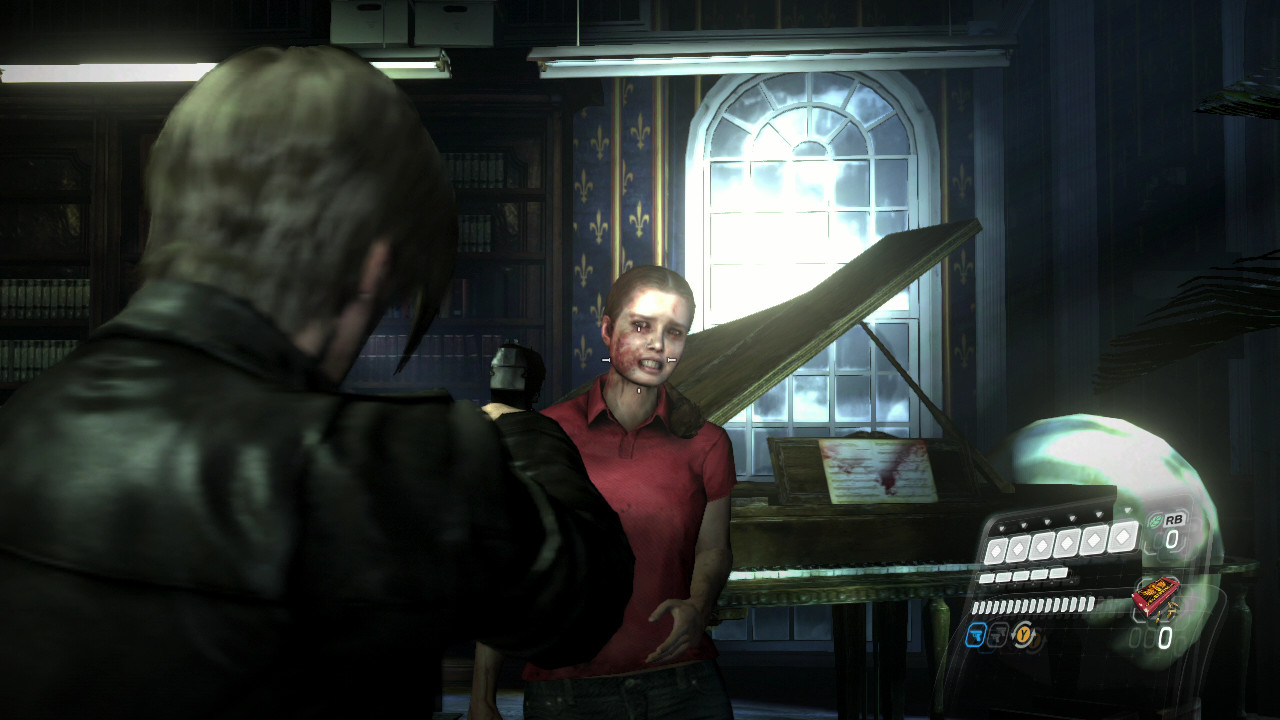Click the skill points zero counter
1280x720 pixels.
(x=1164, y=635)
